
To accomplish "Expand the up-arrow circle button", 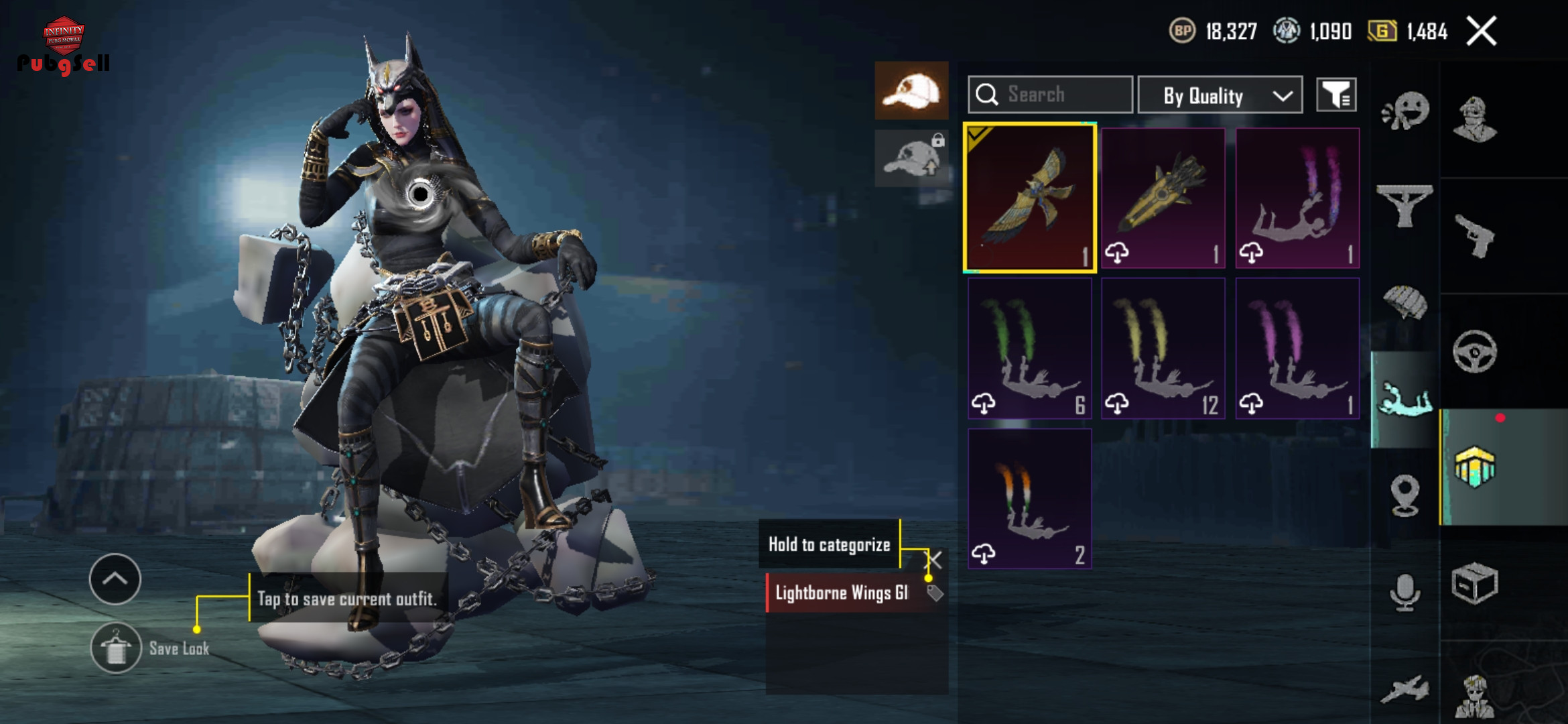I will tap(115, 579).
